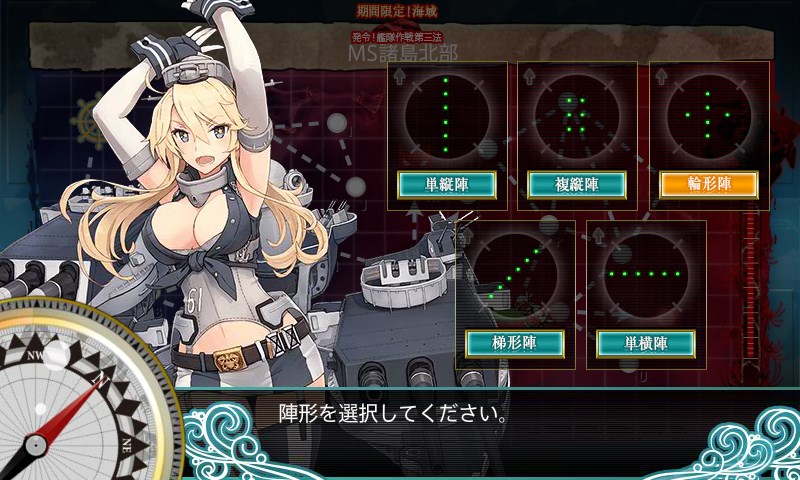Choose the 単横陣 formation button

(646, 344)
